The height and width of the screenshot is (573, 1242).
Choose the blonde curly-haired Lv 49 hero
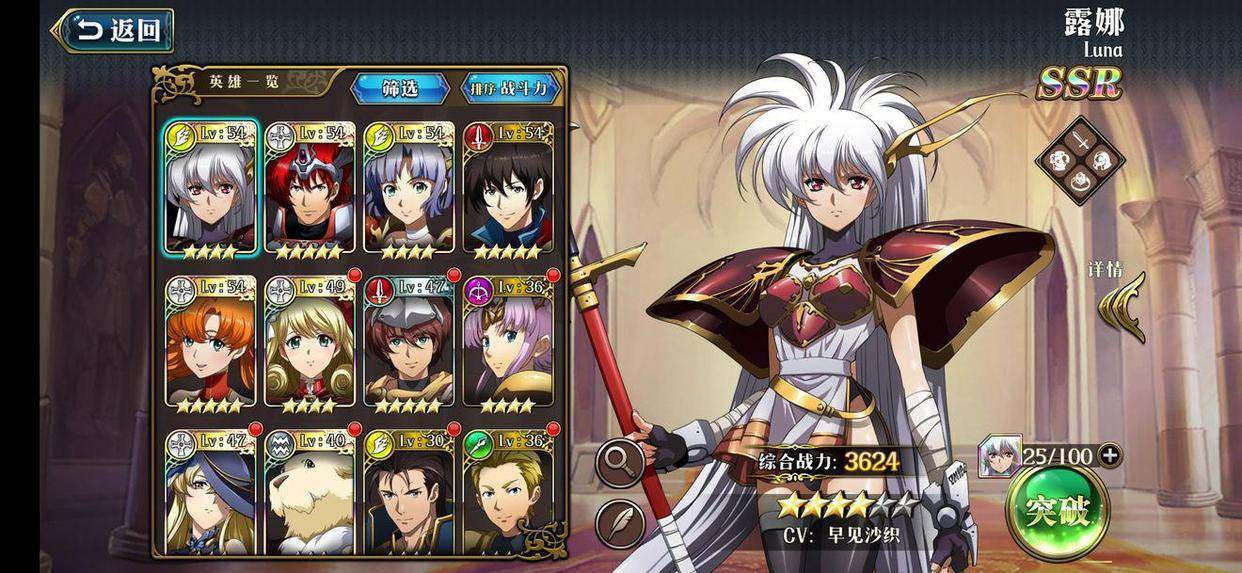[310, 342]
